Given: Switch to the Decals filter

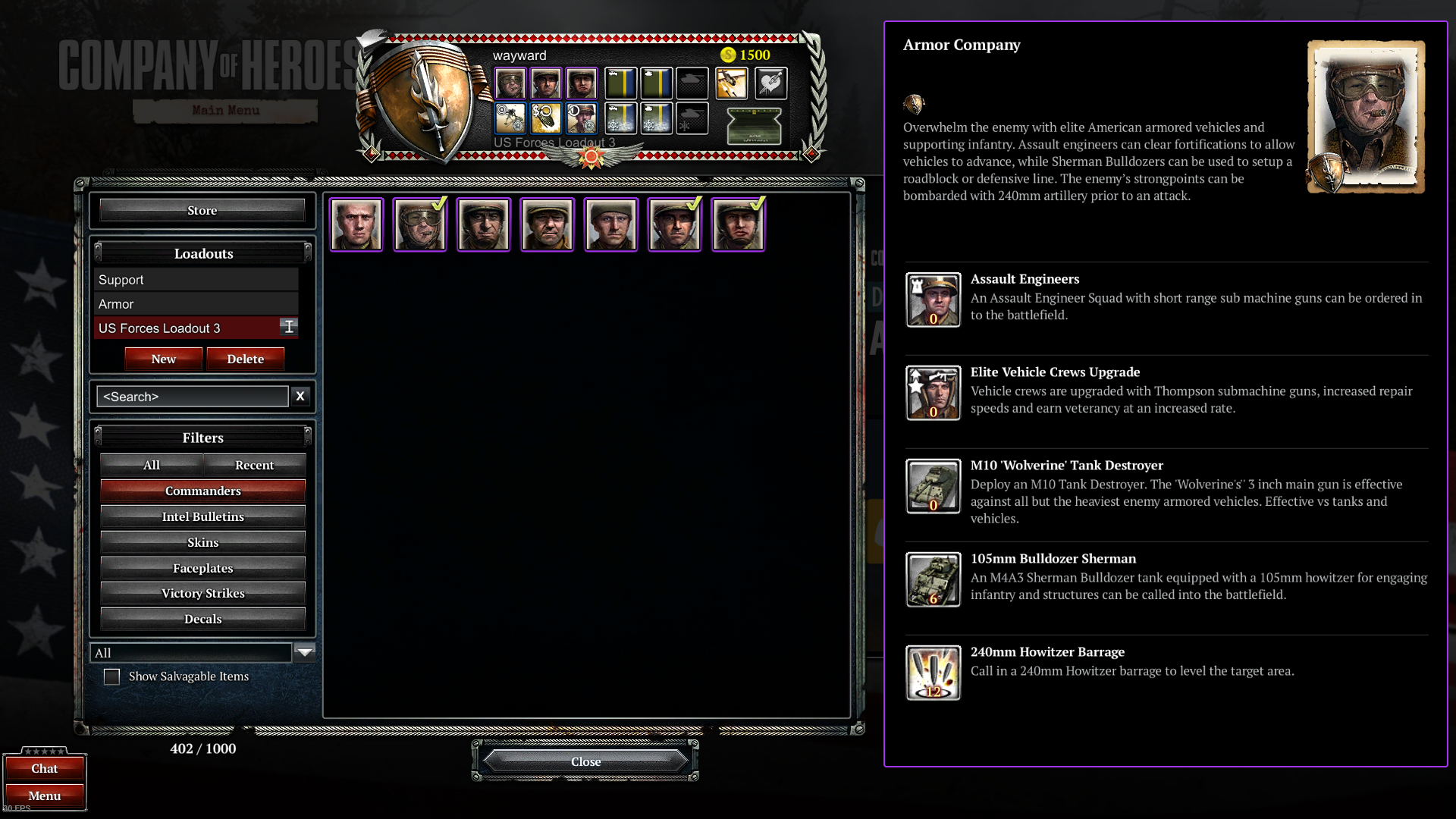Looking at the screenshot, I should [202, 619].
